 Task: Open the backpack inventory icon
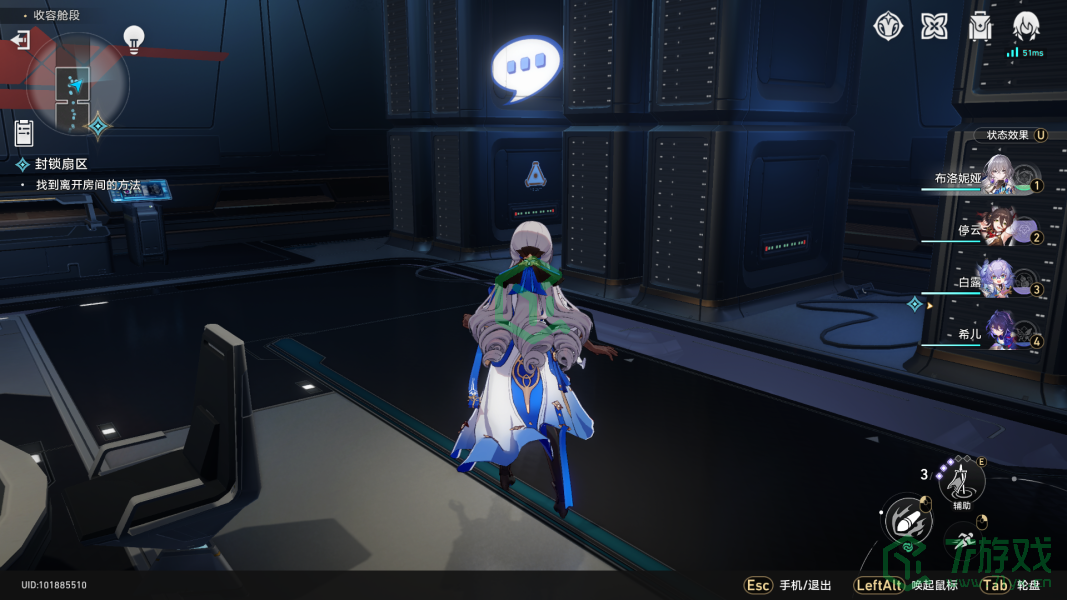point(980,27)
